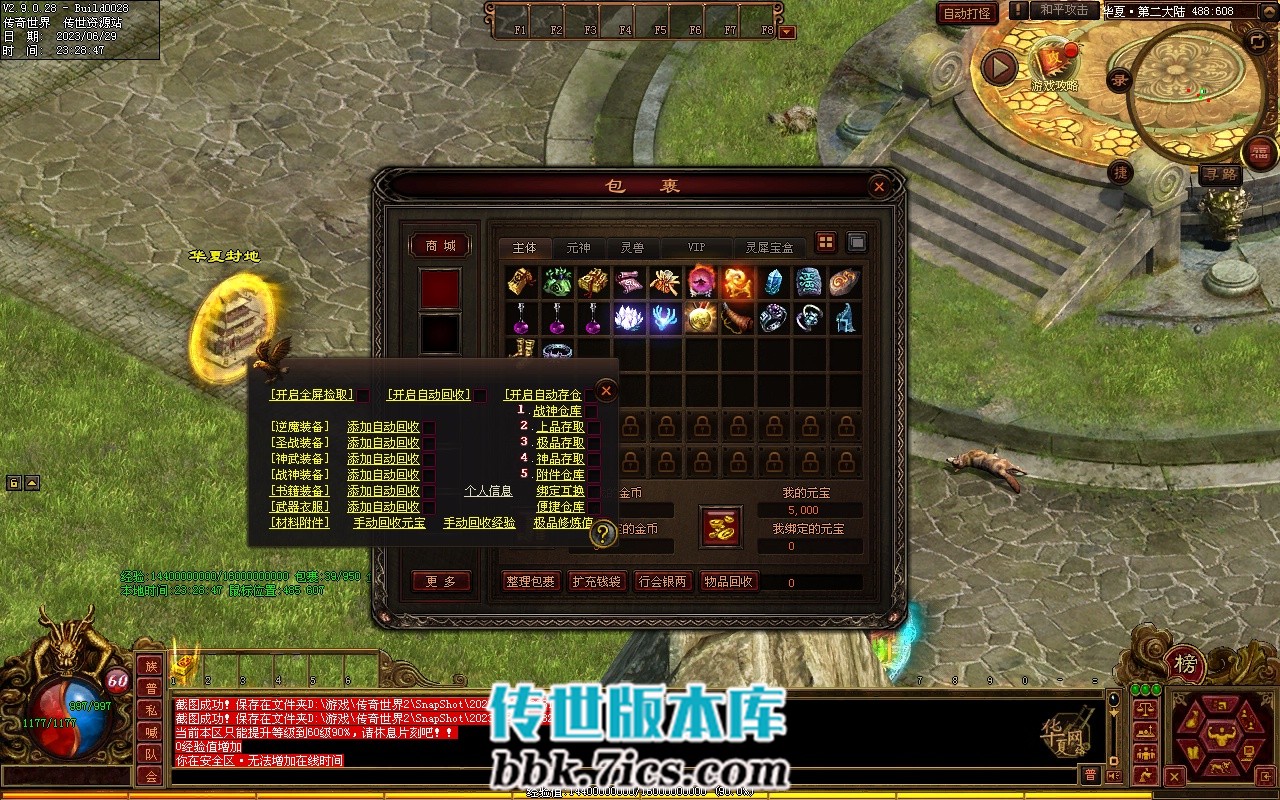Screen dimensions: 1280x800
Task: Open the 灵犀宝盒 tab
Action: (x=768, y=247)
